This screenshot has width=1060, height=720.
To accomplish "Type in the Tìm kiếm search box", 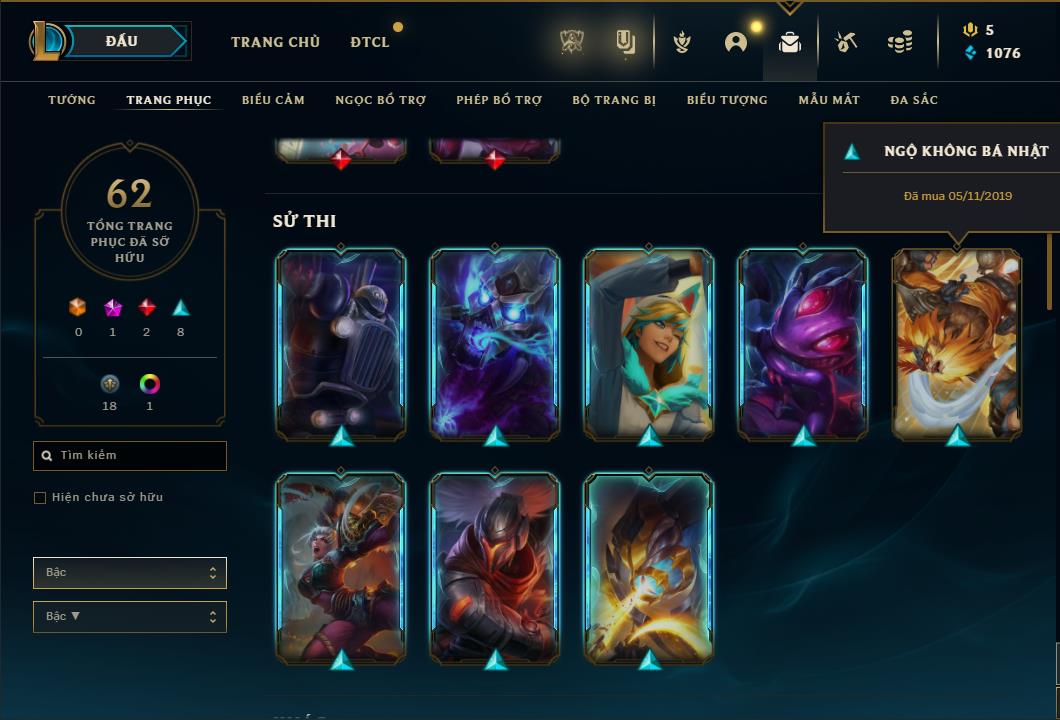I will click(x=130, y=456).
